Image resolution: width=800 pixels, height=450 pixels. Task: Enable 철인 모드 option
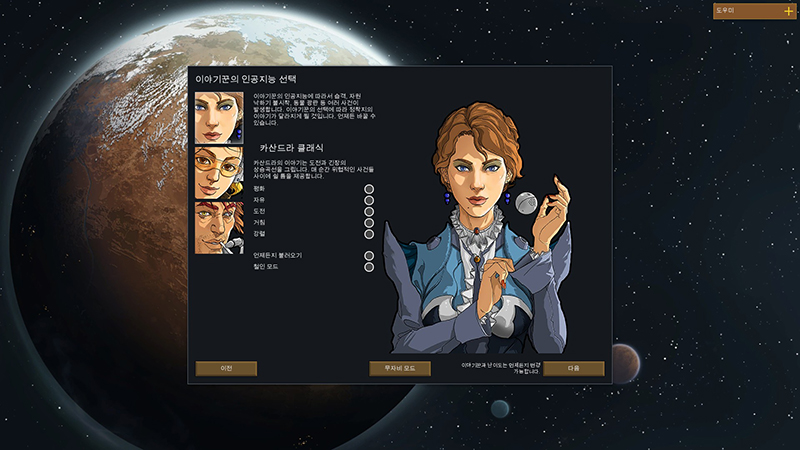(x=369, y=267)
